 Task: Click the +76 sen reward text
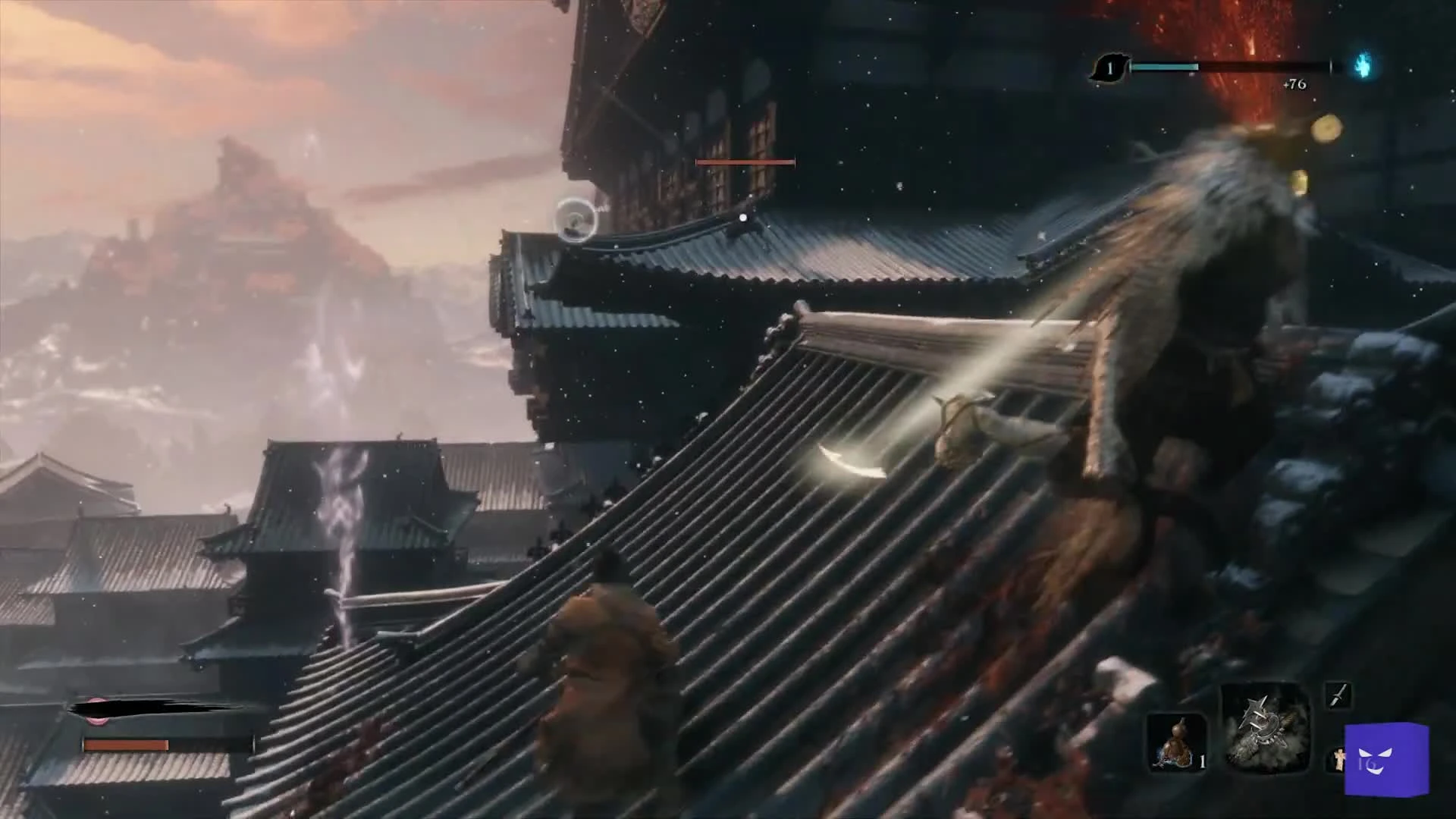coord(1294,84)
